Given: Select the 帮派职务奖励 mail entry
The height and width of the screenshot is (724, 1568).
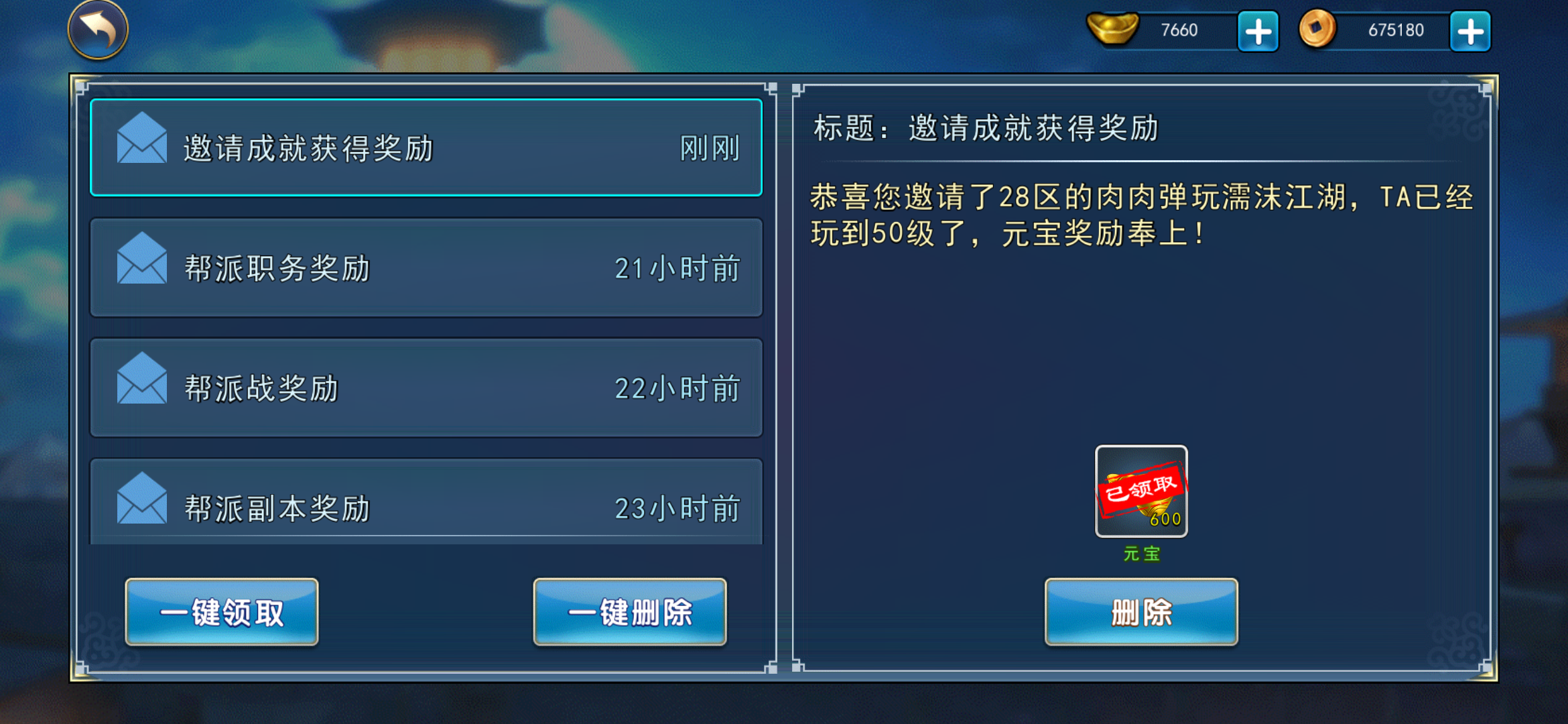Looking at the screenshot, I should point(426,267).
